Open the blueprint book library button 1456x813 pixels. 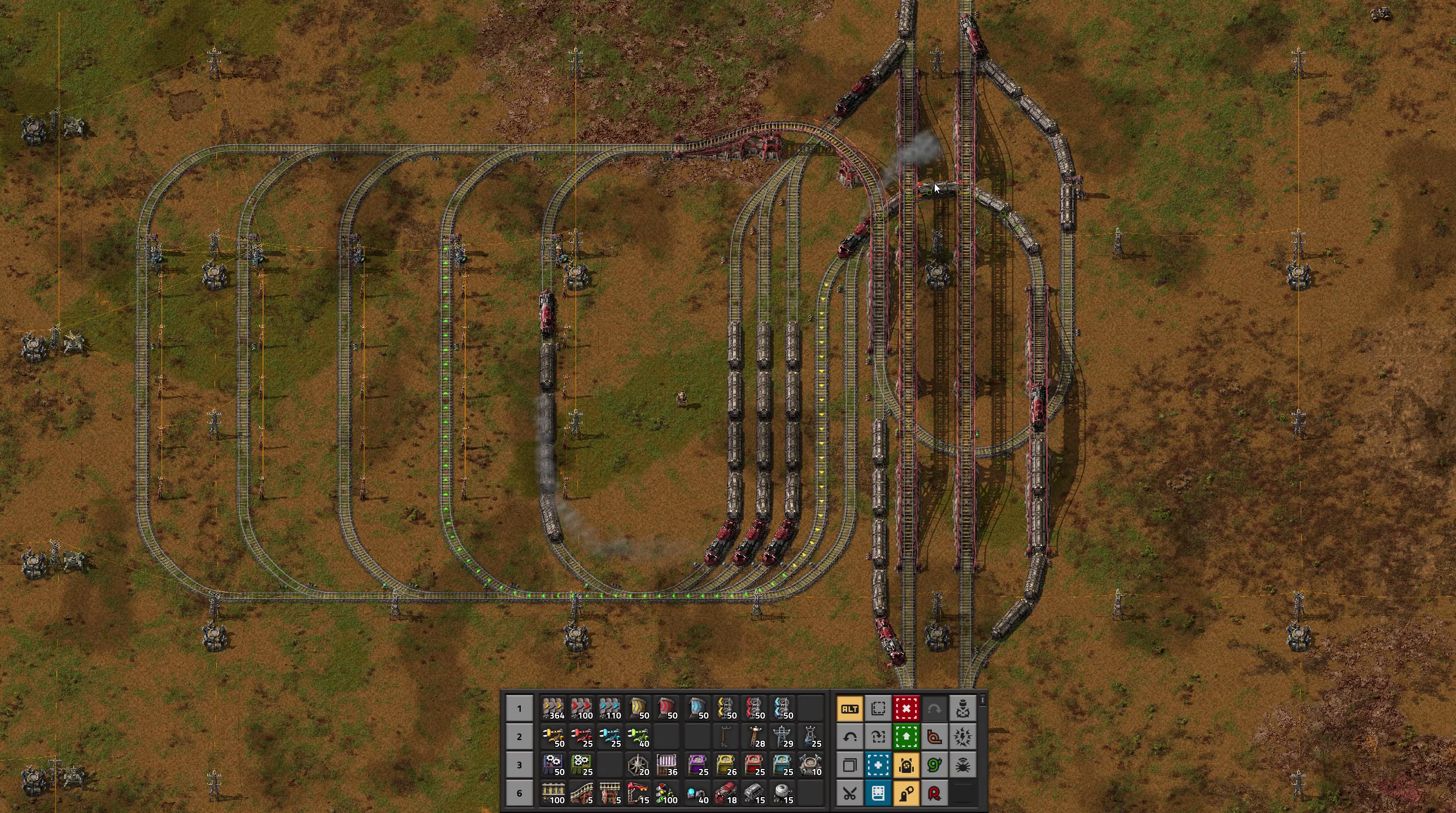pos(878,793)
